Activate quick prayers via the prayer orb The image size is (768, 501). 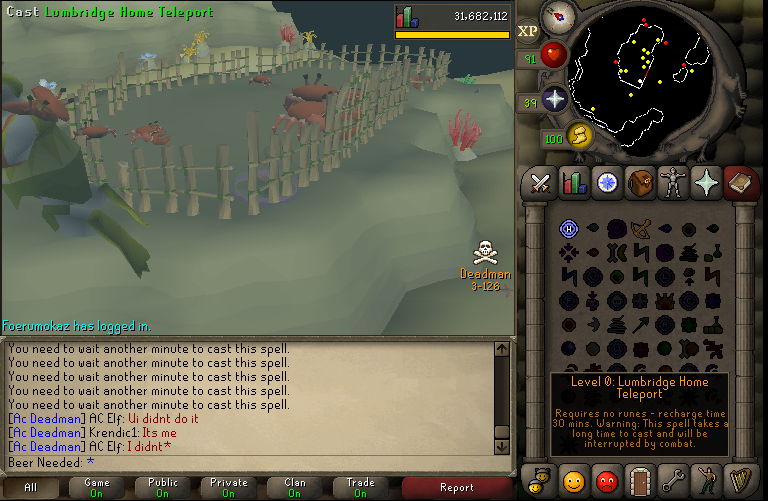click(555, 99)
